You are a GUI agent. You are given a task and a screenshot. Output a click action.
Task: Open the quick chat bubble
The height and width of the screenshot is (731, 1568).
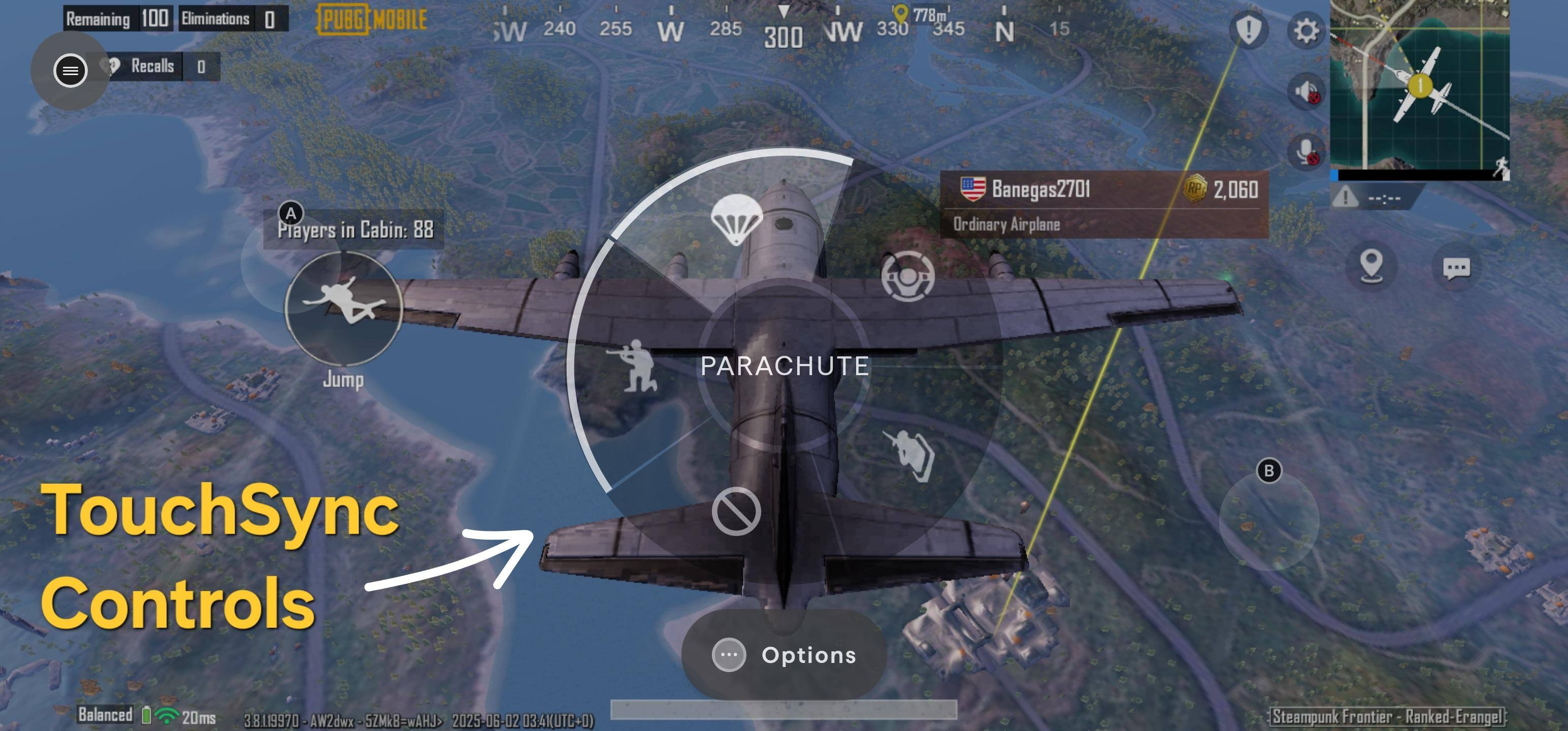click(1456, 268)
